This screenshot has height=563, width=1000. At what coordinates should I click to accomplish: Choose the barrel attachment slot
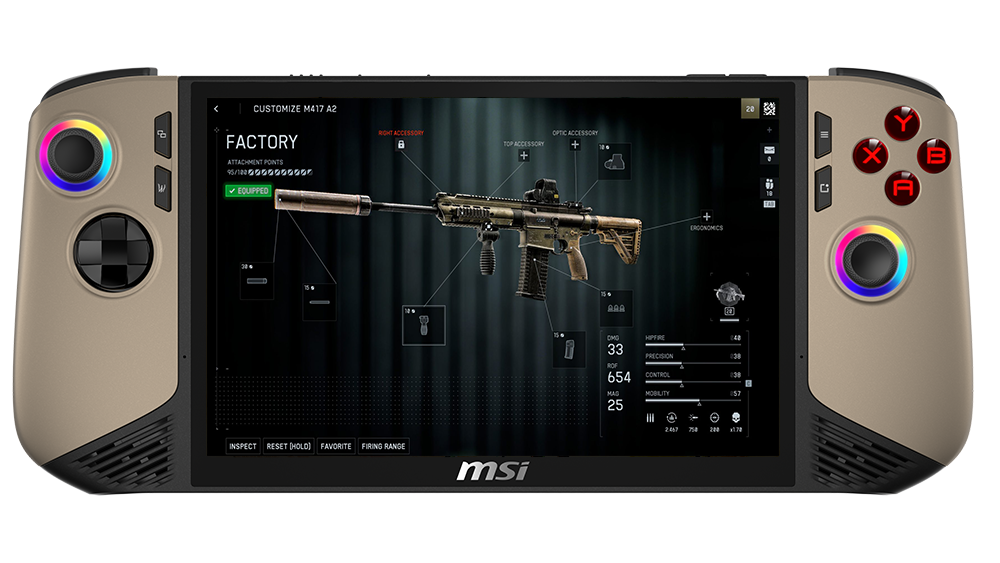pyautogui.click(x=321, y=302)
